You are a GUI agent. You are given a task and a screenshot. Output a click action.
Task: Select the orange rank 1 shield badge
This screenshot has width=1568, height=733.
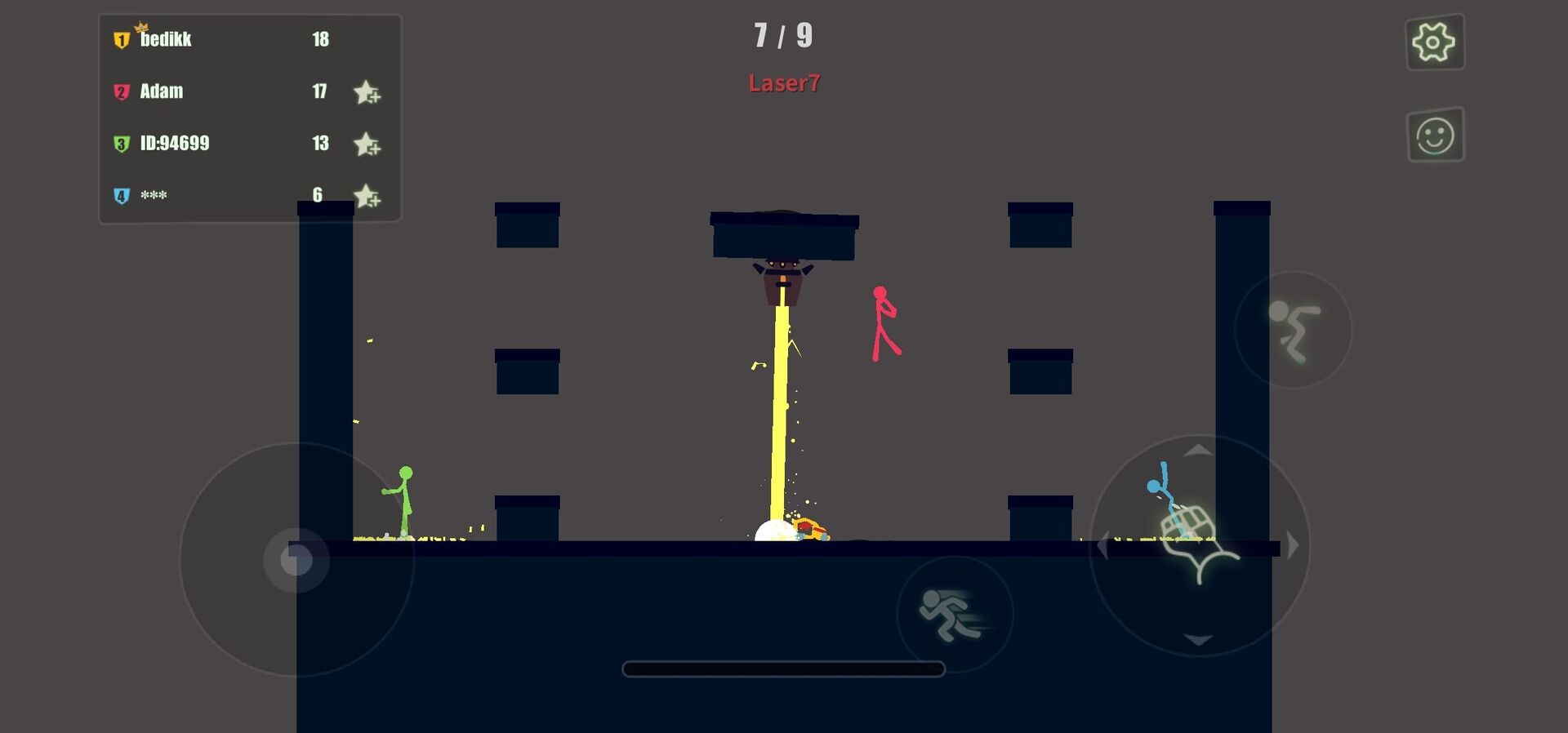point(121,39)
